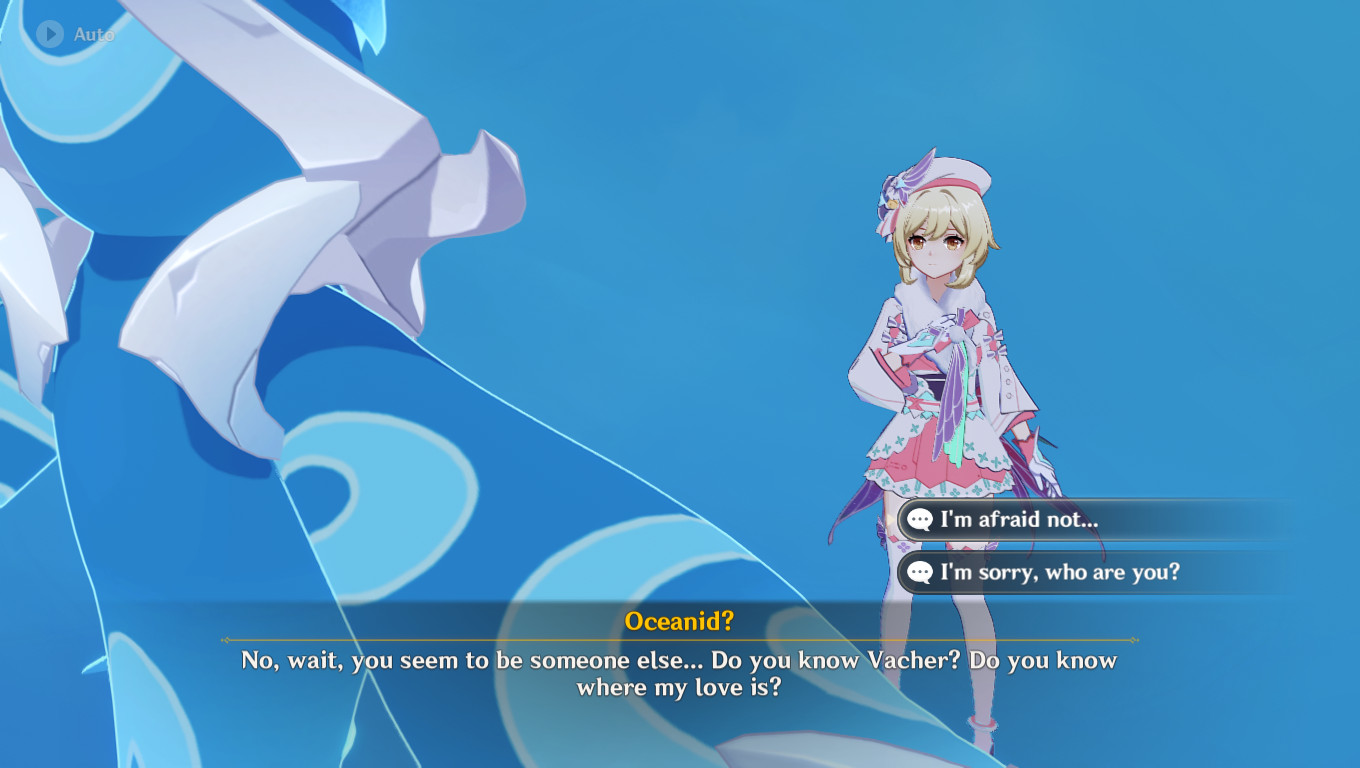Image resolution: width=1360 pixels, height=768 pixels.
Task: Click the dialogue text to advance the conversation
Action: tap(680, 674)
